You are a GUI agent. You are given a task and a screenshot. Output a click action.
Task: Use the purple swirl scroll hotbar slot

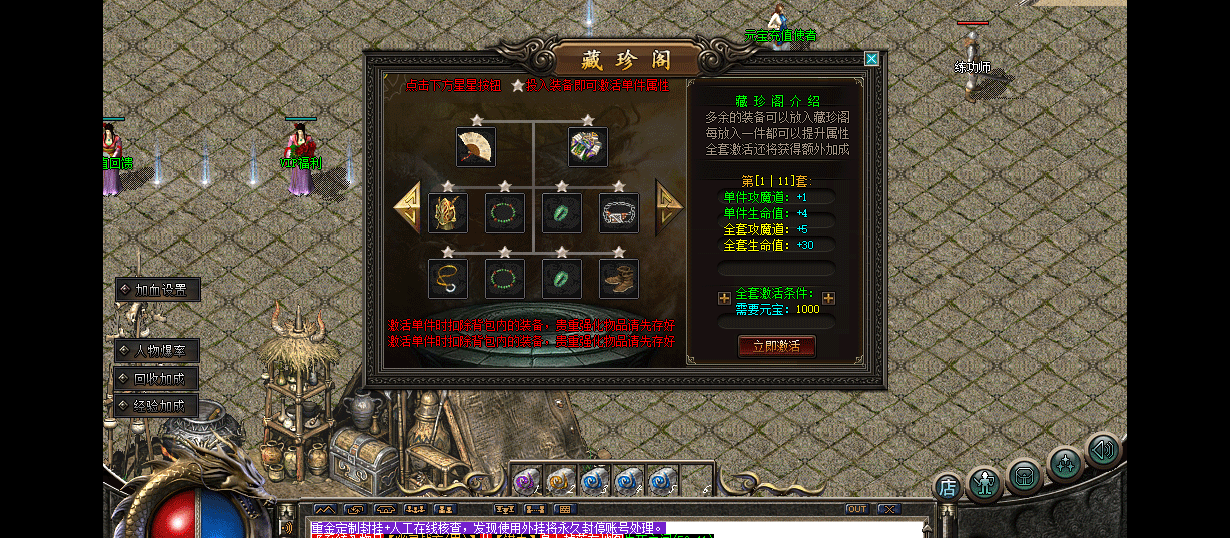coord(527,481)
